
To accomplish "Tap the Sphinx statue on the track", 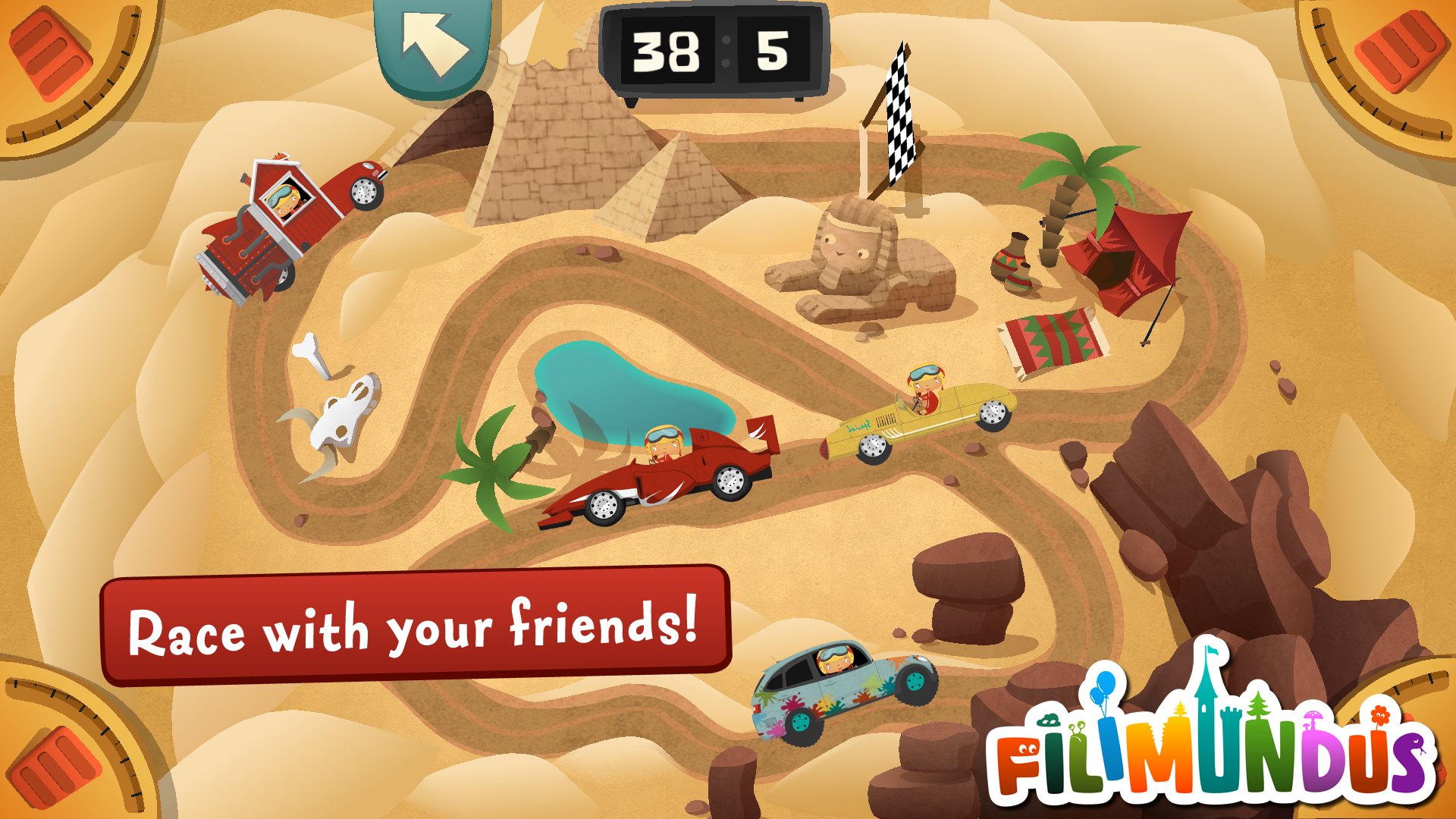I will pos(857,258).
